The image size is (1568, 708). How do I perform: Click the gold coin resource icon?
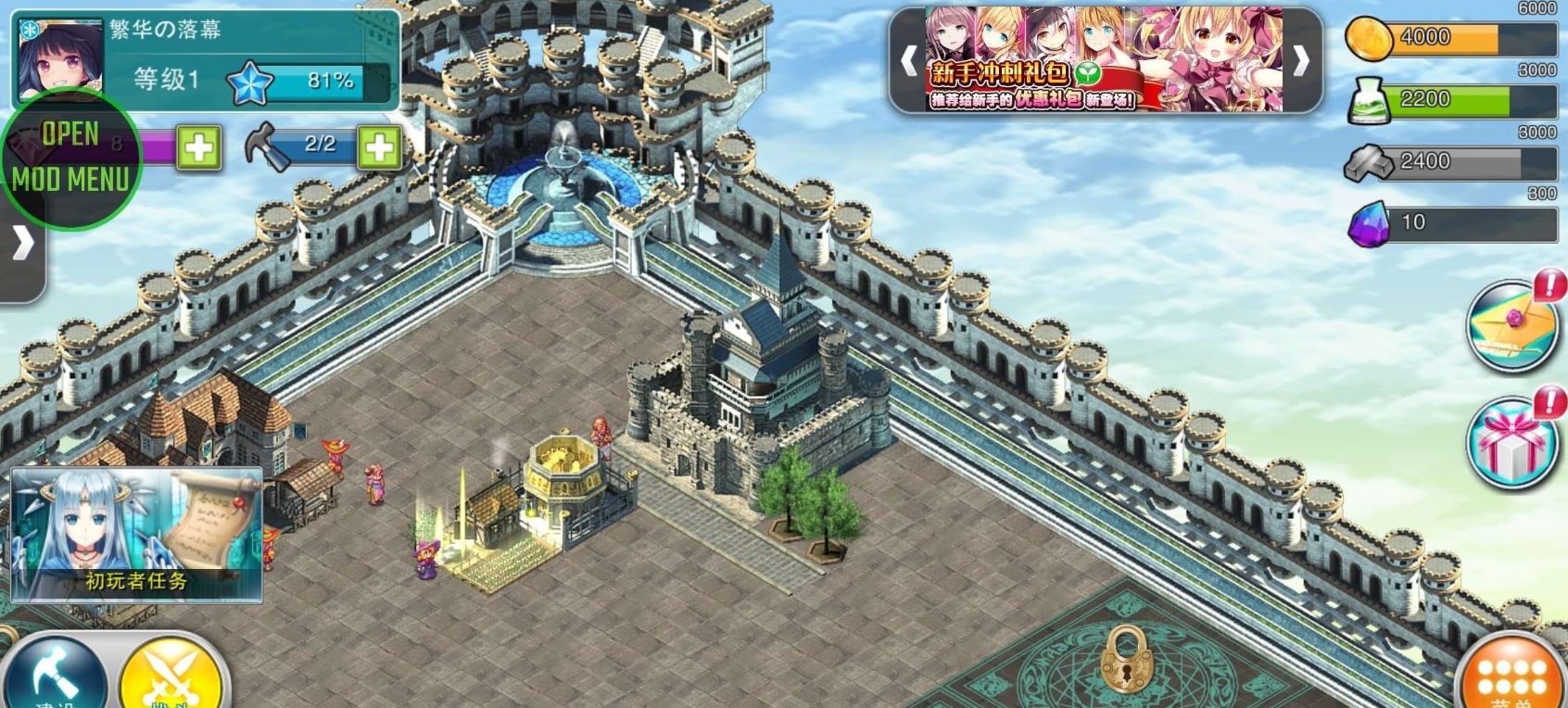1371,38
